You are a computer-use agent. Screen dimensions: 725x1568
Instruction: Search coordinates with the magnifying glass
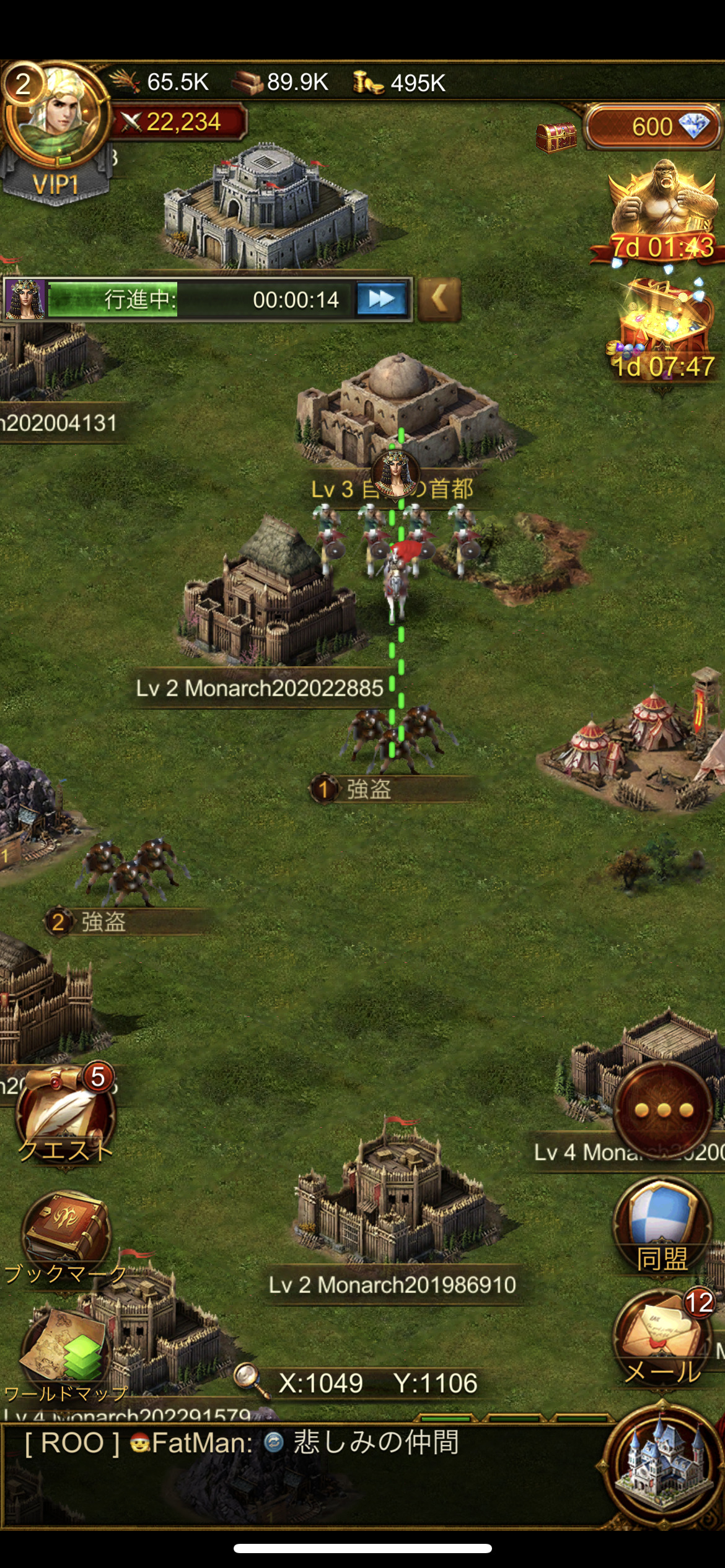[x=250, y=1381]
